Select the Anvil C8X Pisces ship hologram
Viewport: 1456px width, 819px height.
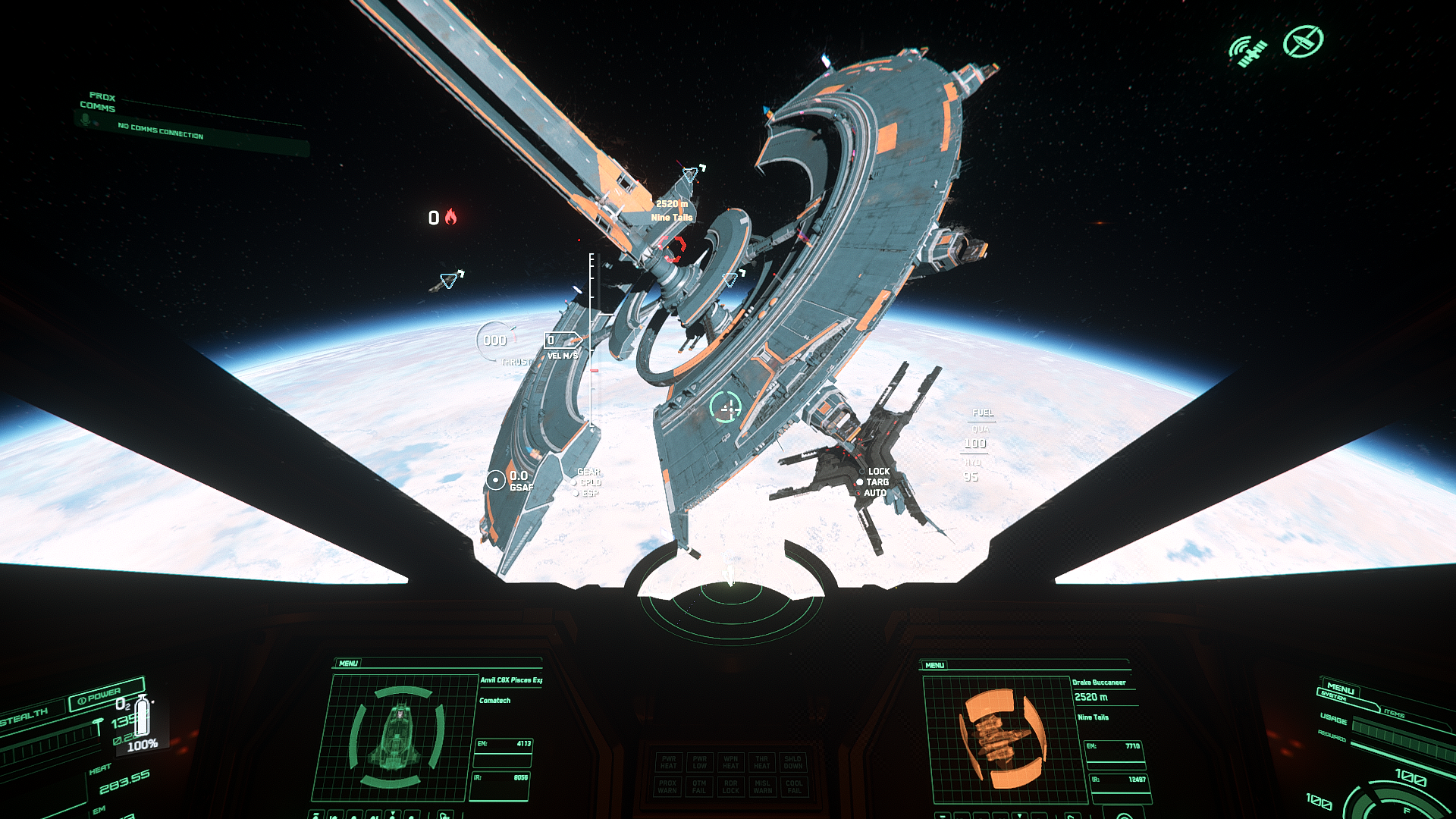396,737
